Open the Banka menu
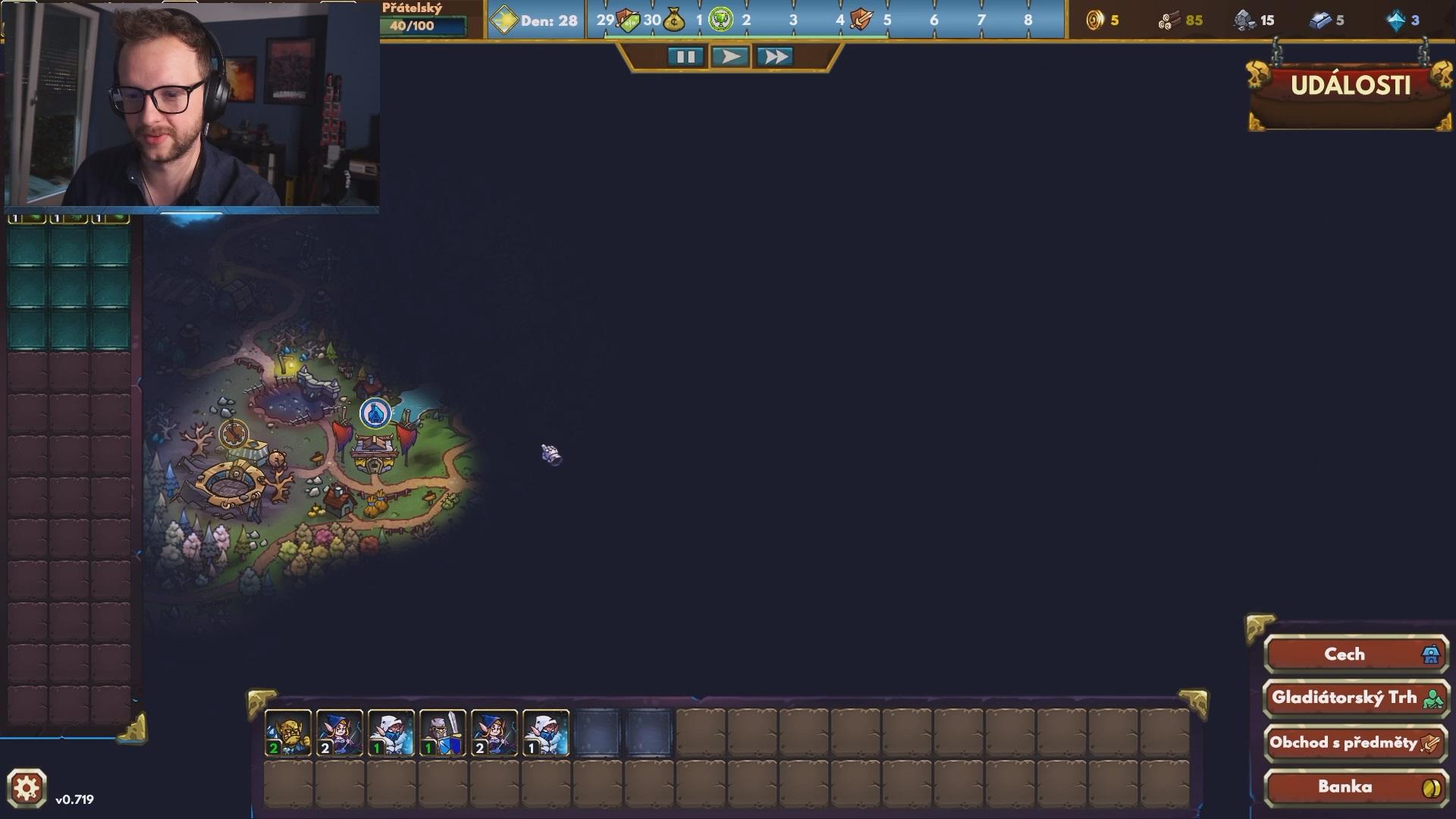1456x819 pixels. tap(1355, 787)
